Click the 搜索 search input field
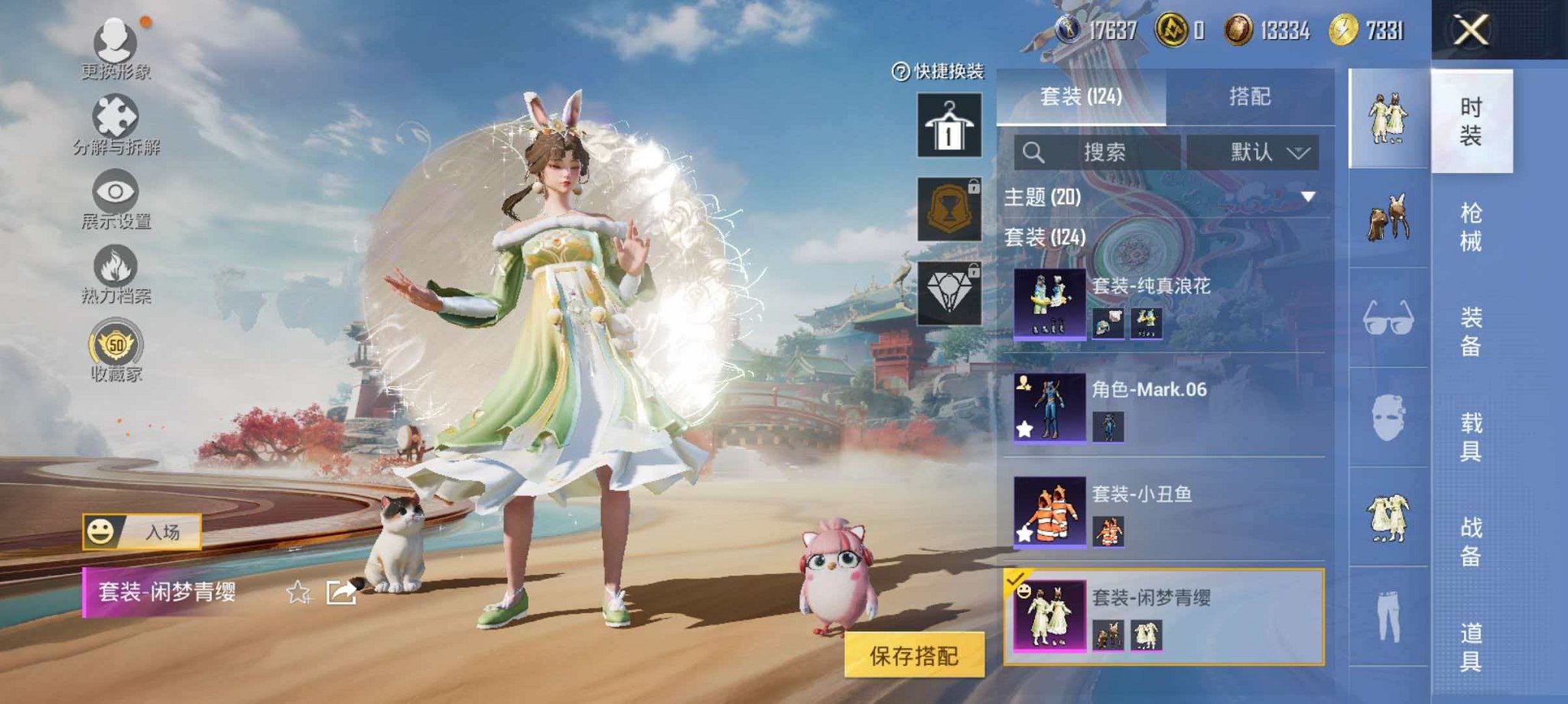The image size is (1568, 704). [1099, 151]
